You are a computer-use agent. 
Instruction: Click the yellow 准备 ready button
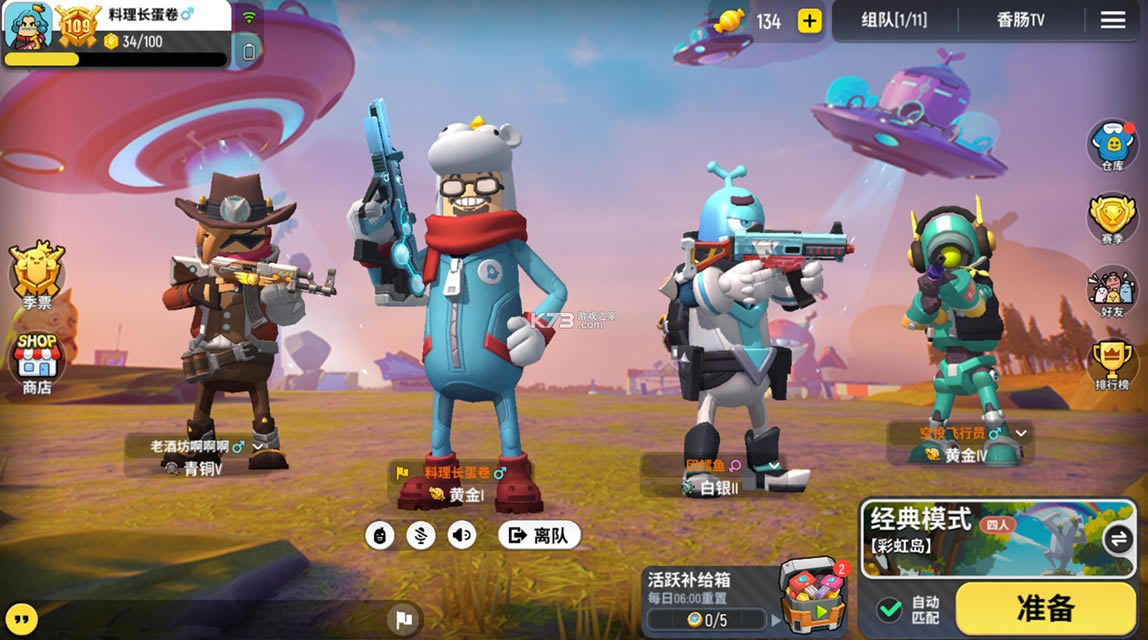[1045, 607]
